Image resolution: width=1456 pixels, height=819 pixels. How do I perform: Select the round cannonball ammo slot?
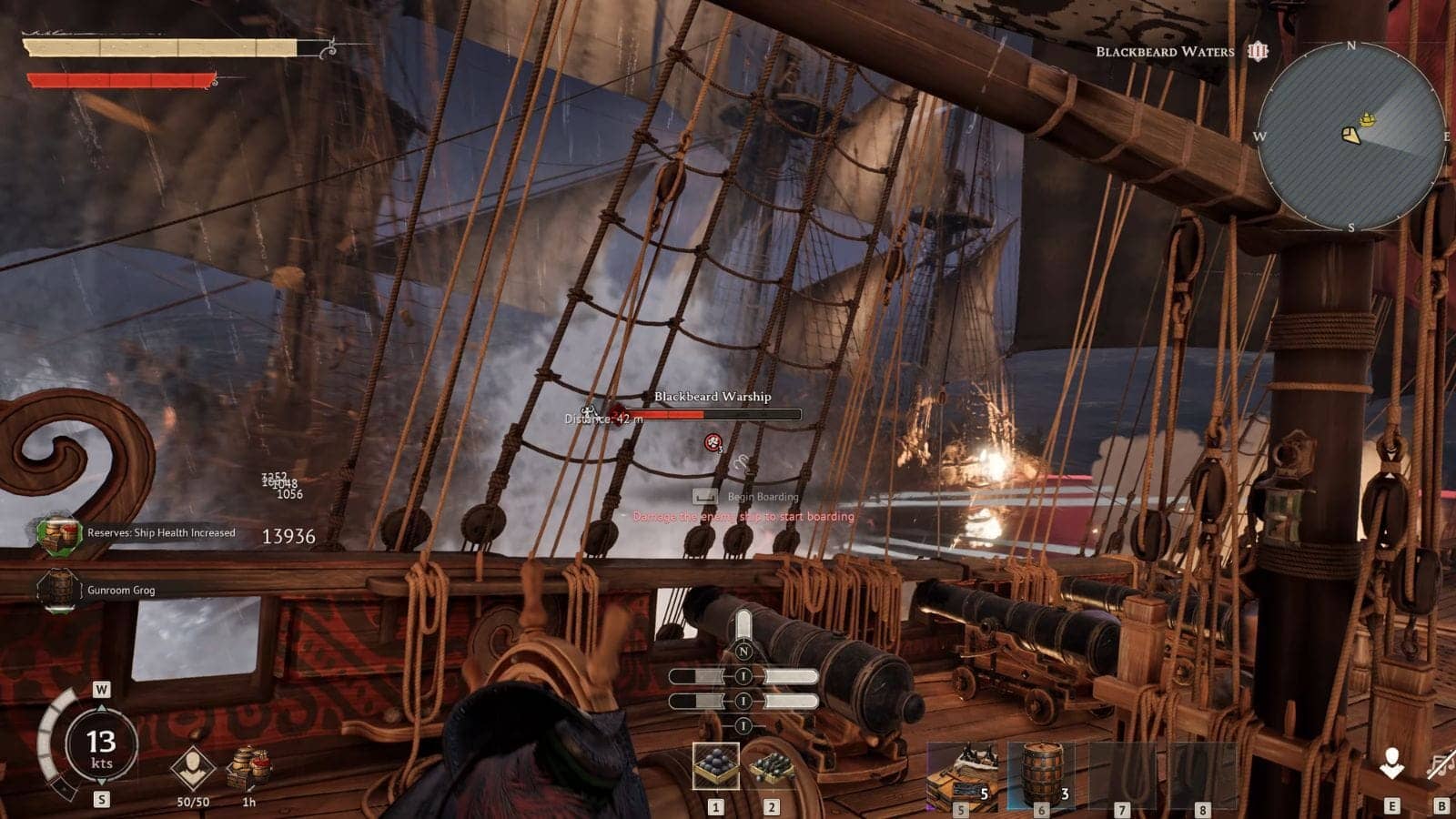715,766
